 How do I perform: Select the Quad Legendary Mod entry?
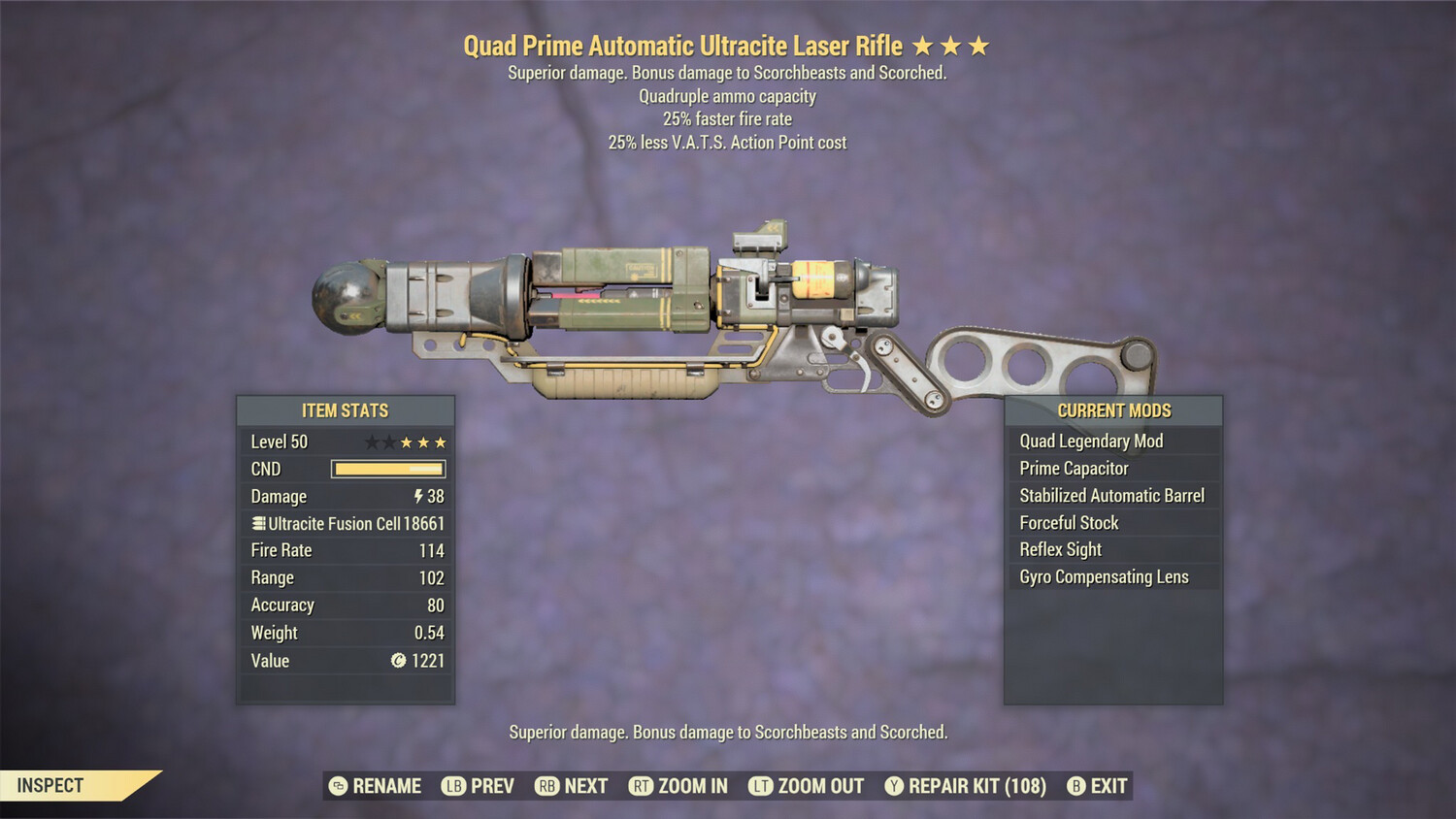coord(1090,441)
